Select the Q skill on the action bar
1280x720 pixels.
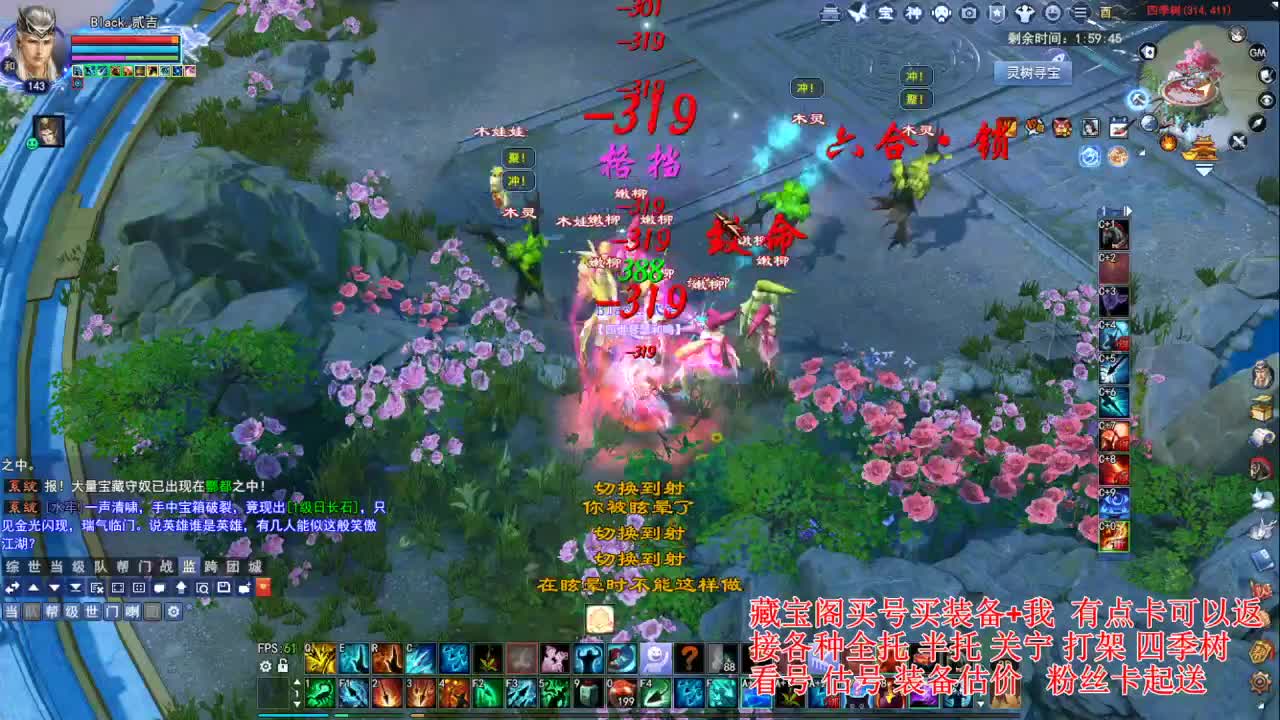pyautogui.click(x=321, y=659)
